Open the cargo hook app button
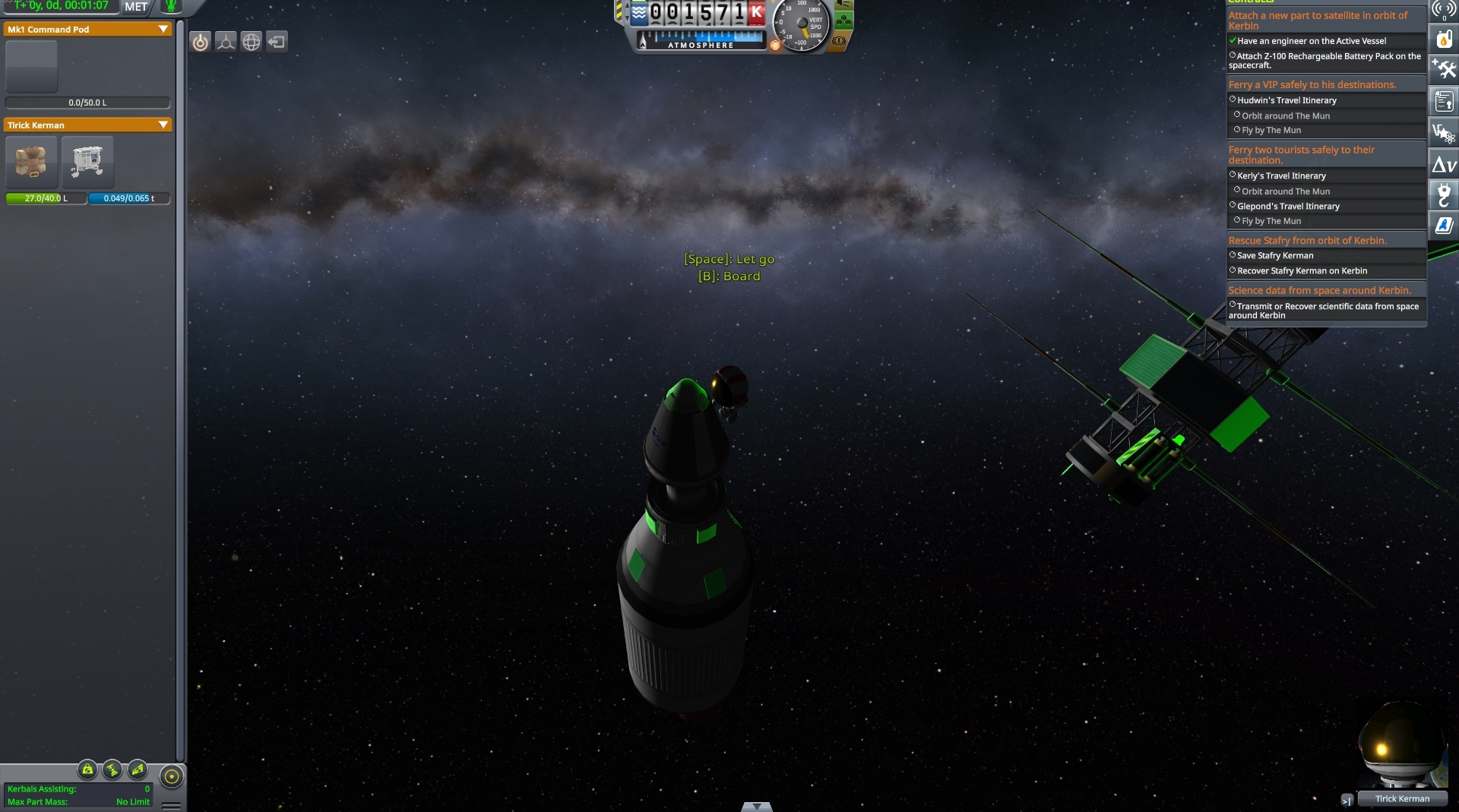The height and width of the screenshot is (812, 1459). (x=1444, y=194)
